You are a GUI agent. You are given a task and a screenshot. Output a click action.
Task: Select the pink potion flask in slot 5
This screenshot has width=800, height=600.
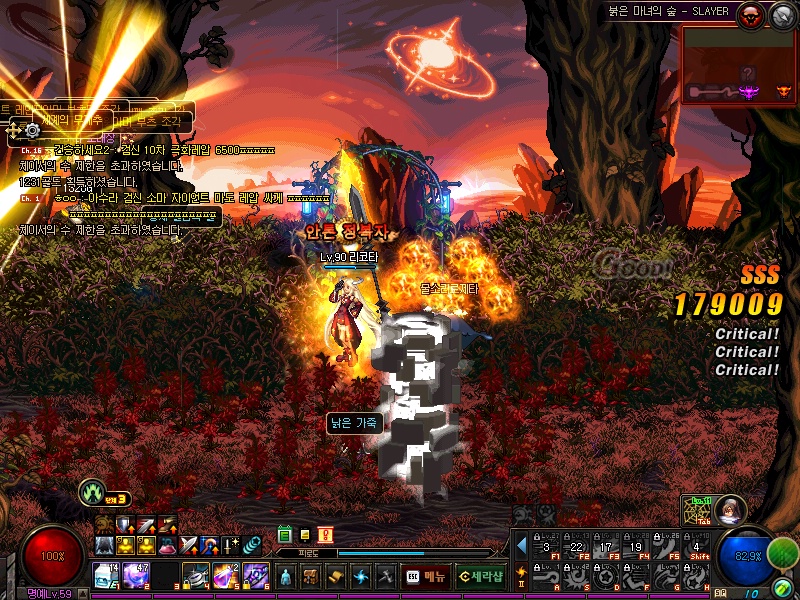(x=226, y=576)
